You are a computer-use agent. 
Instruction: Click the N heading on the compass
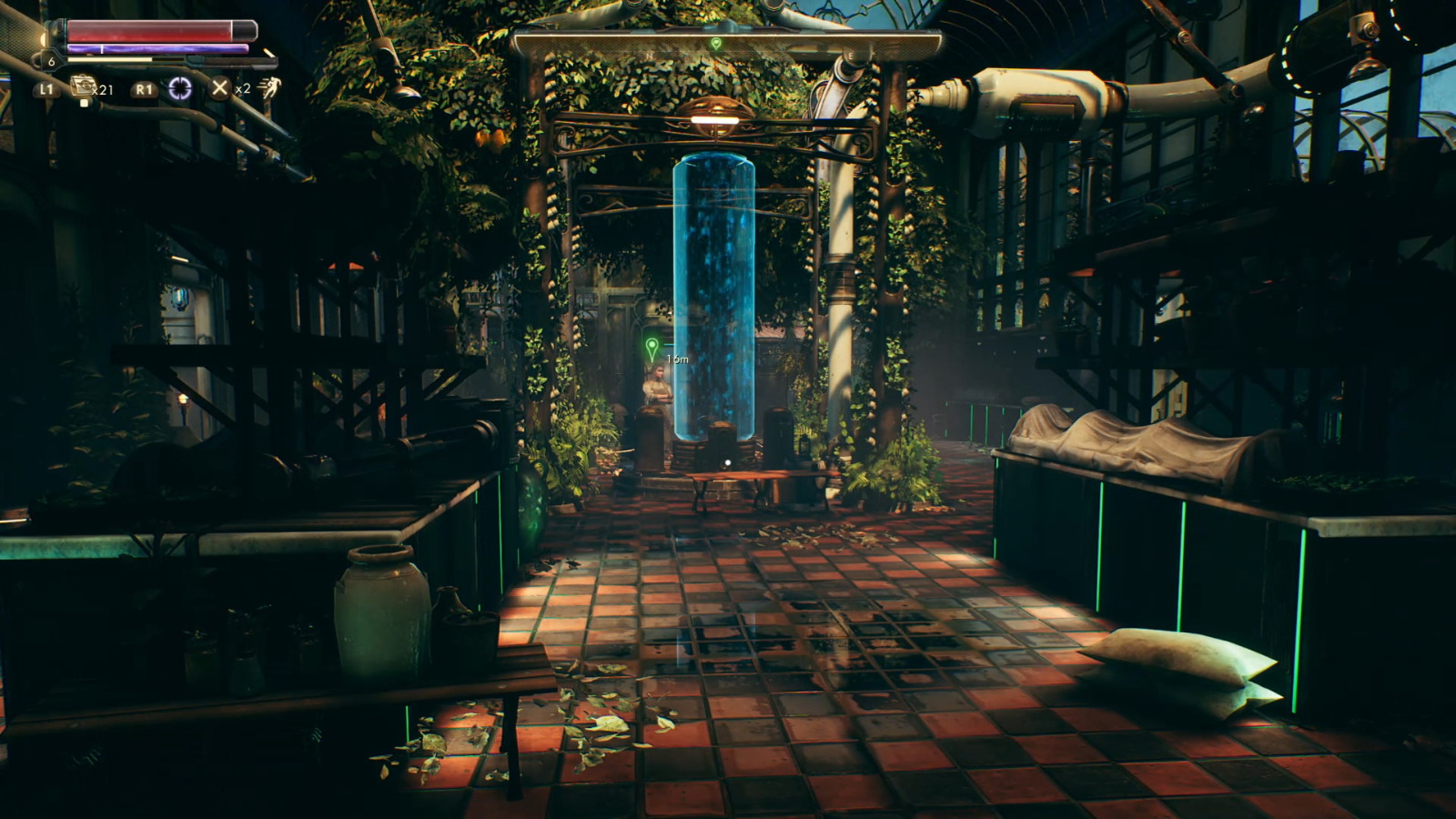(x=649, y=55)
